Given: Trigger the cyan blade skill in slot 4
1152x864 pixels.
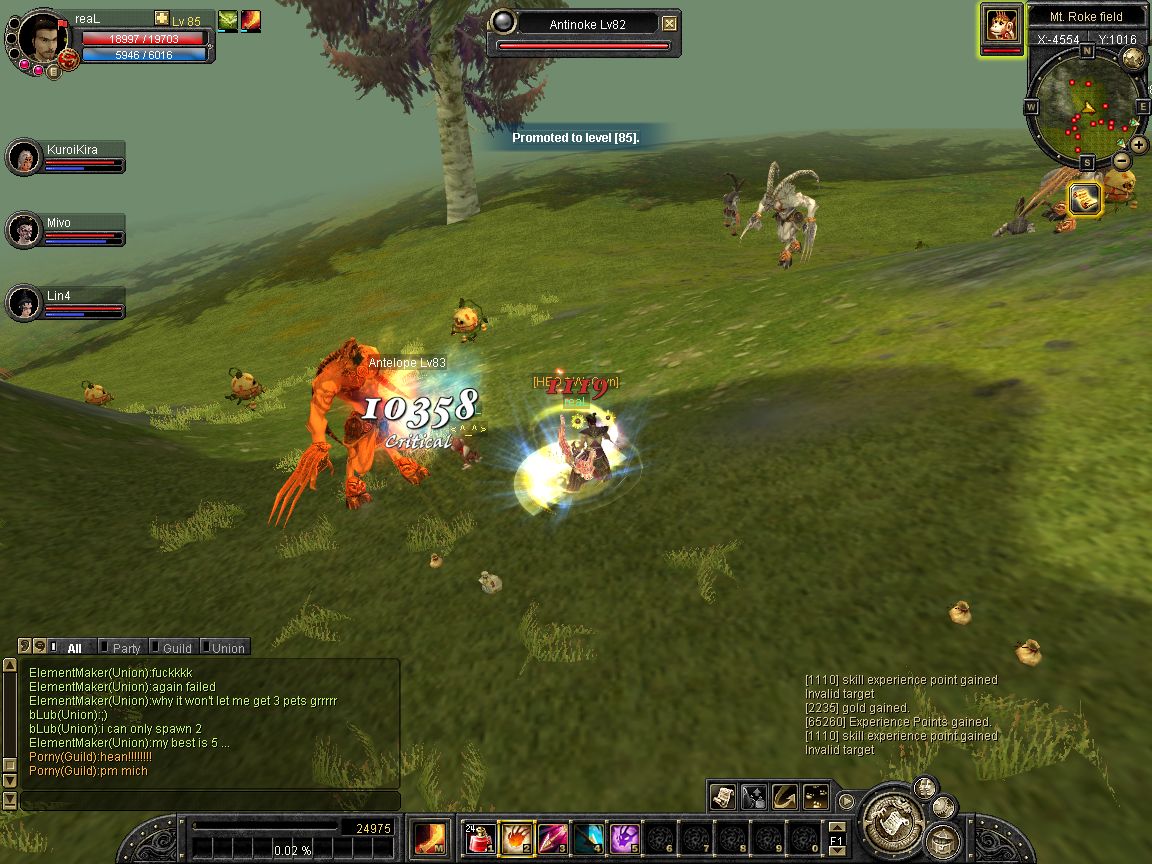Looking at the screenshot, I should click(589, 838).
